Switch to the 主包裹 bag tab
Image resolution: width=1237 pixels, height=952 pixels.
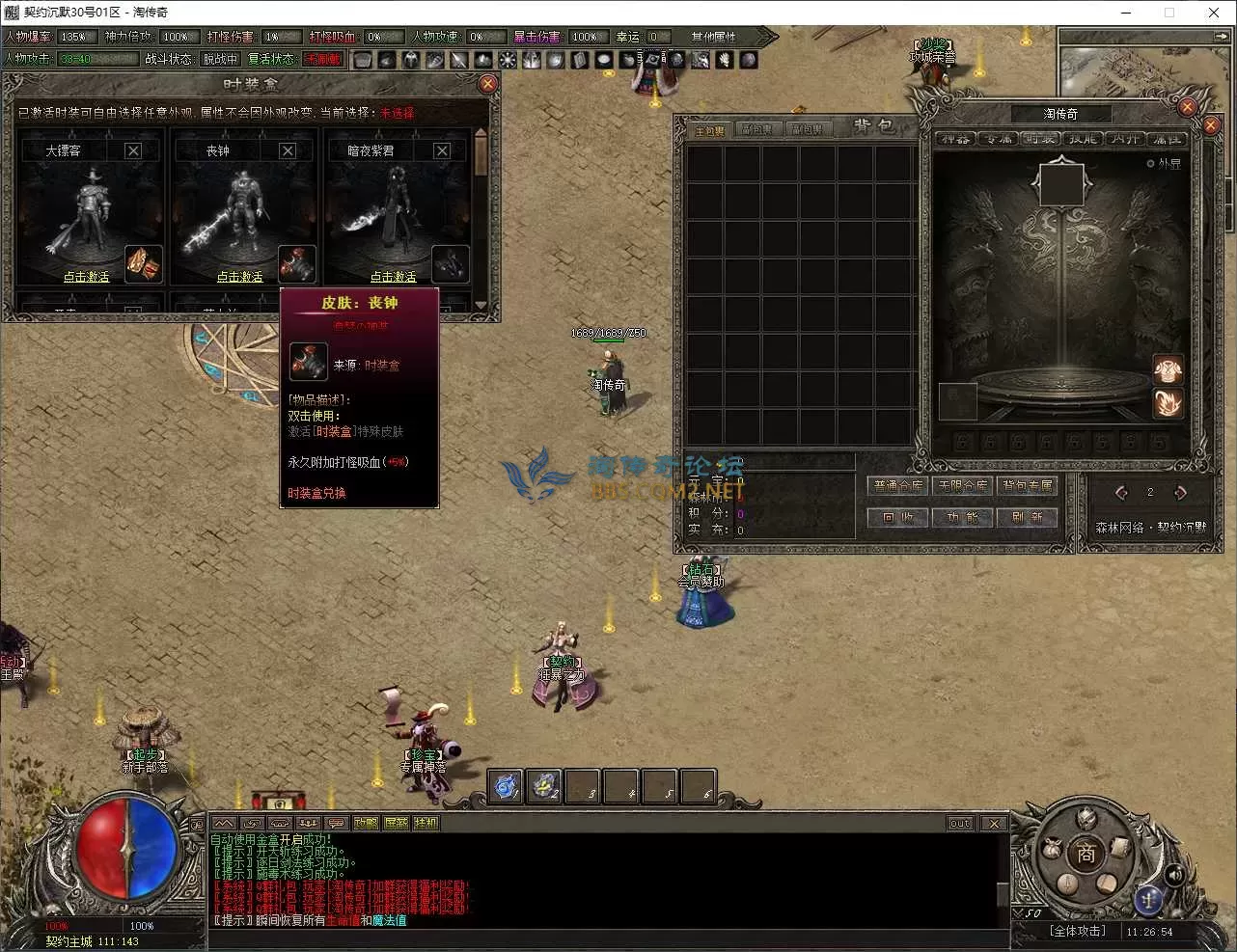(710, 130)
